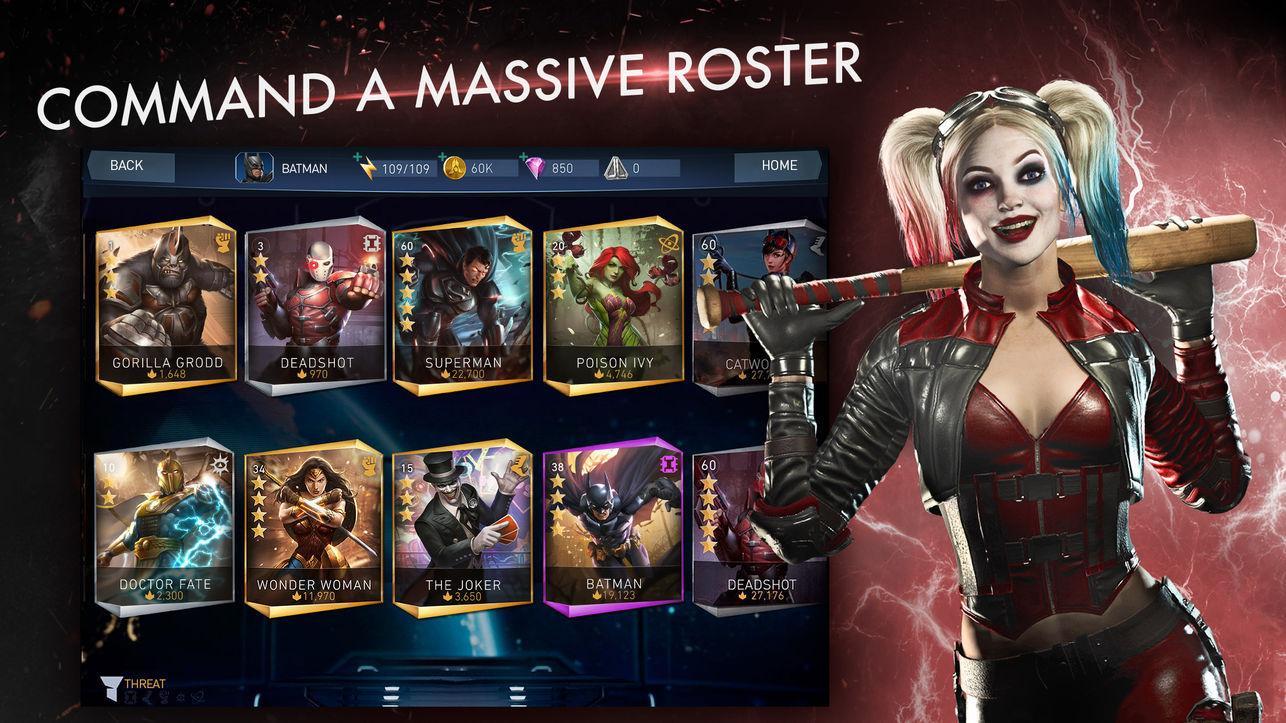
Task: Choose the level 3 Deadshot card
Action: point(314,303)
